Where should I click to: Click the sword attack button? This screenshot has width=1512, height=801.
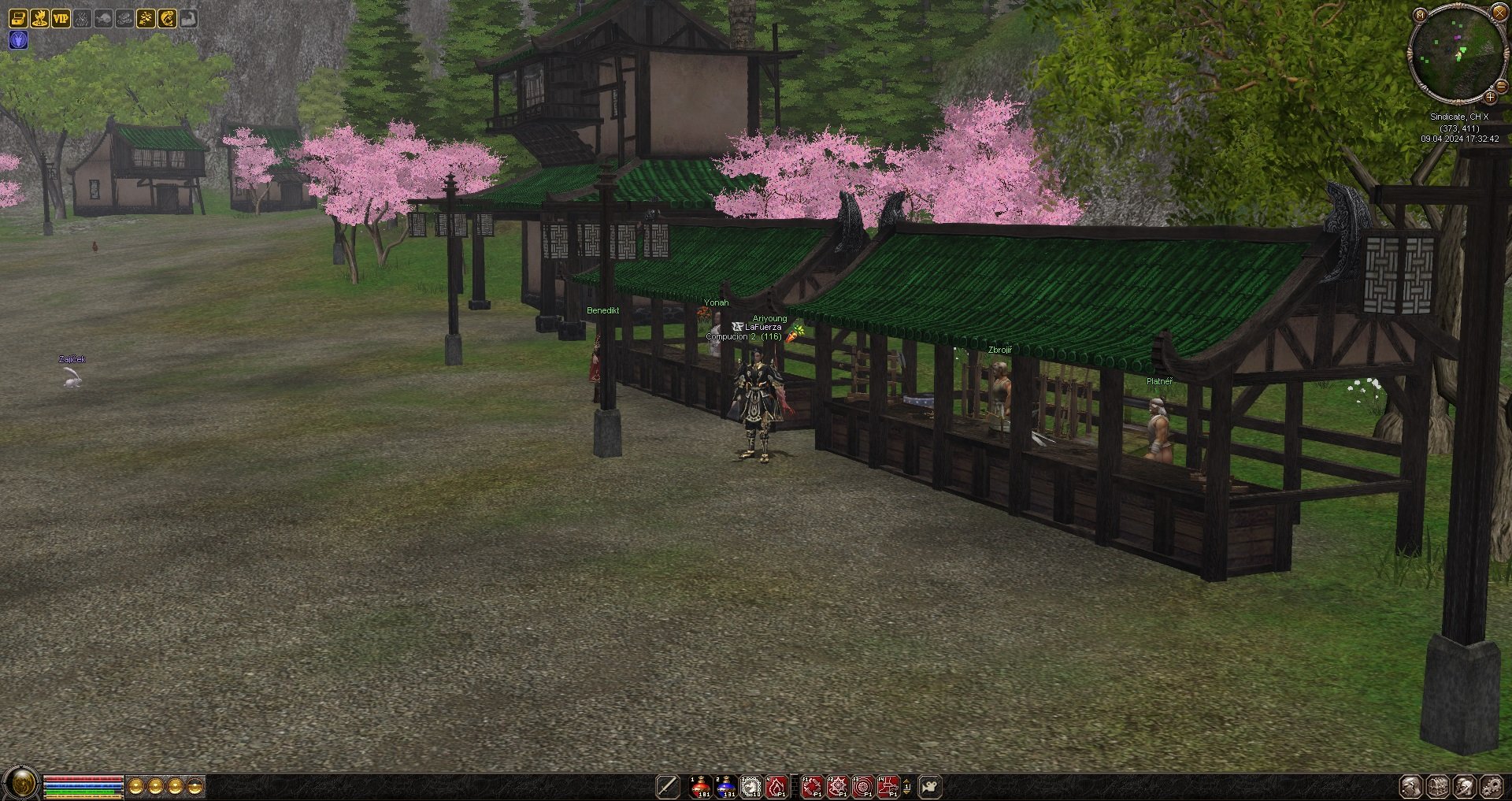tap(668, 786)
